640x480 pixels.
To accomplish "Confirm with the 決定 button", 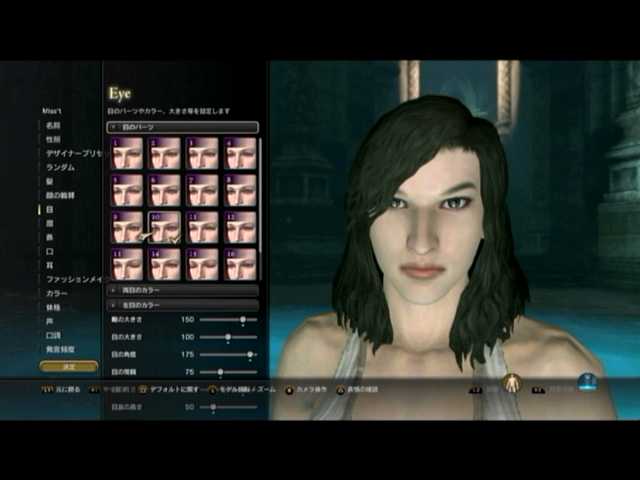I will click(55, 366).
